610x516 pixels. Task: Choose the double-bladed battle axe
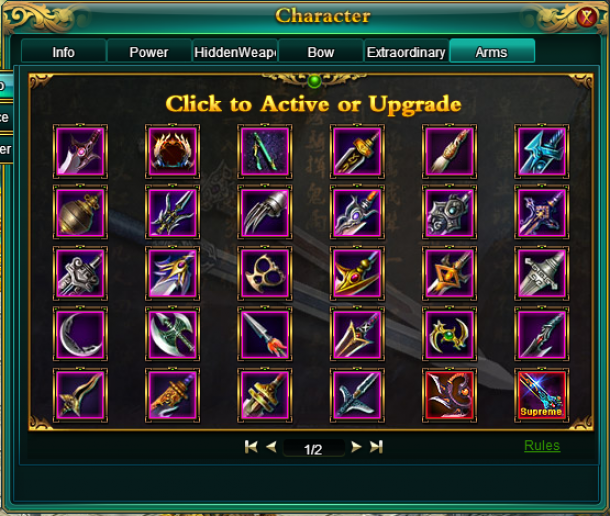pyautogui.click(x=172, y=335)
